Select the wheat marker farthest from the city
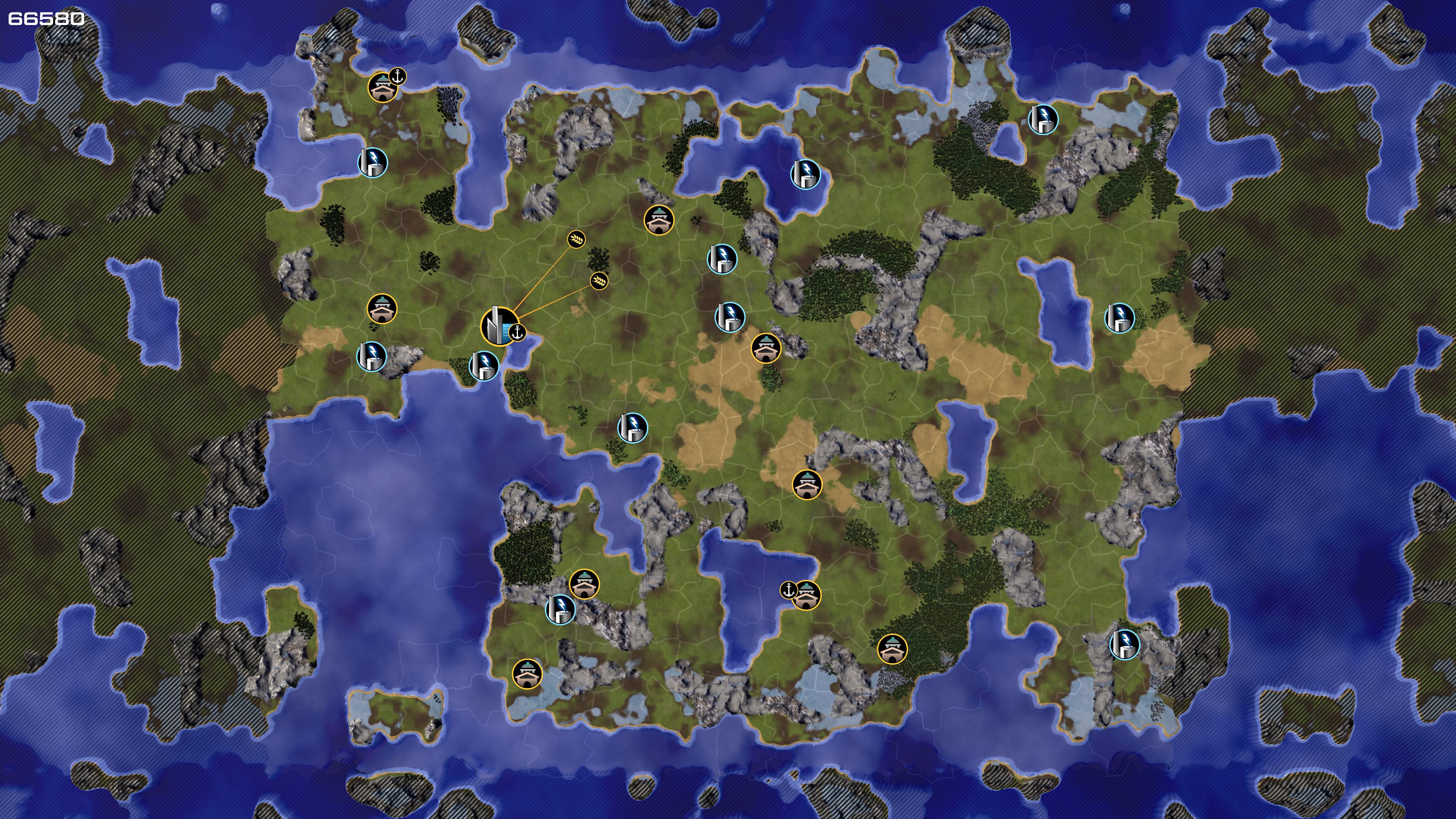Image resolution: width=1456 pixels, height=819 pixels. (576, 239)
